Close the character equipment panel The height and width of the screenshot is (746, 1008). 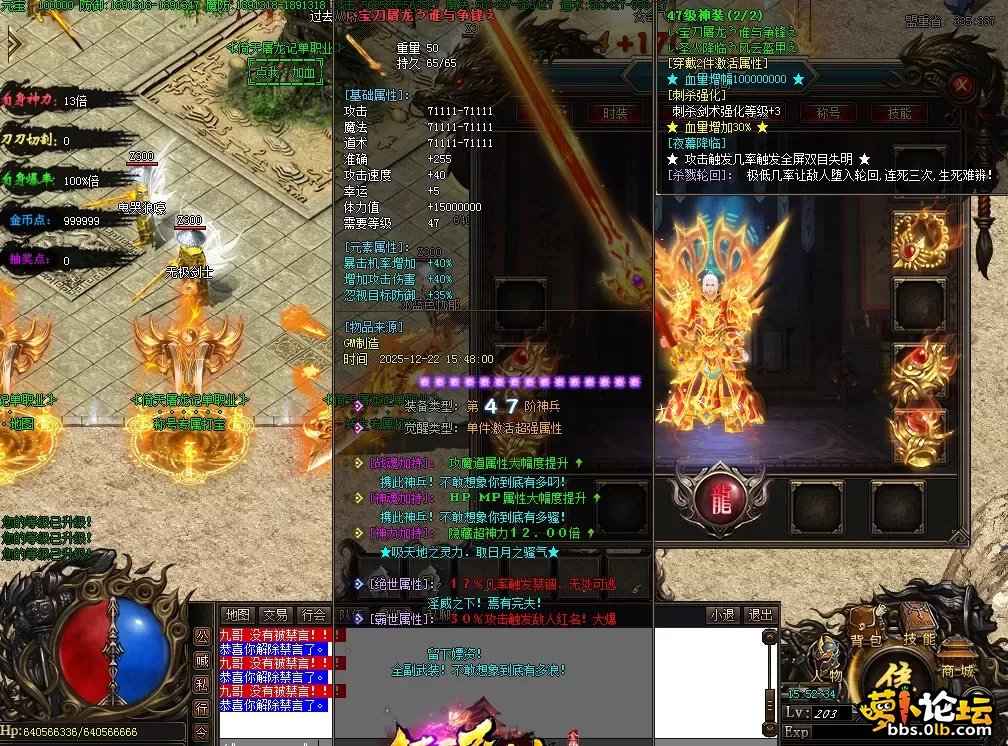(x=962, y=85)
